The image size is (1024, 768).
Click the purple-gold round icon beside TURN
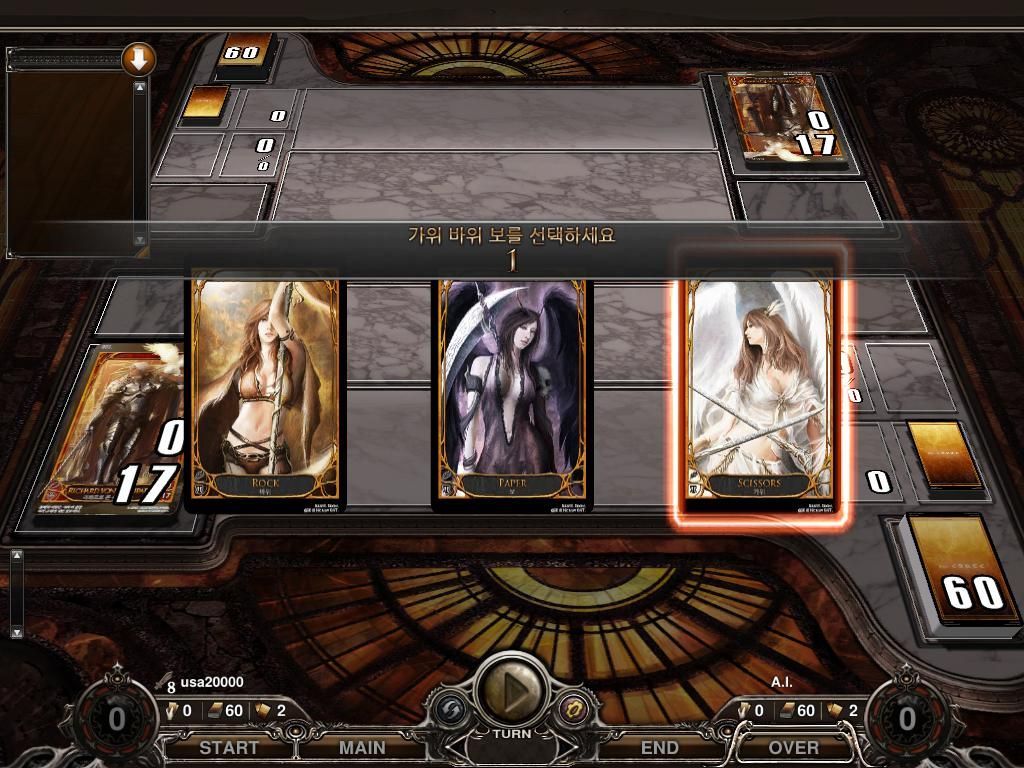click(x=574, y=708)
